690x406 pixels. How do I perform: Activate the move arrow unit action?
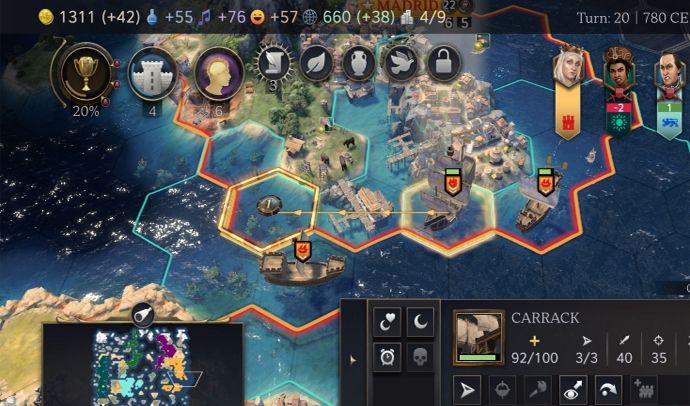point(469,389)
